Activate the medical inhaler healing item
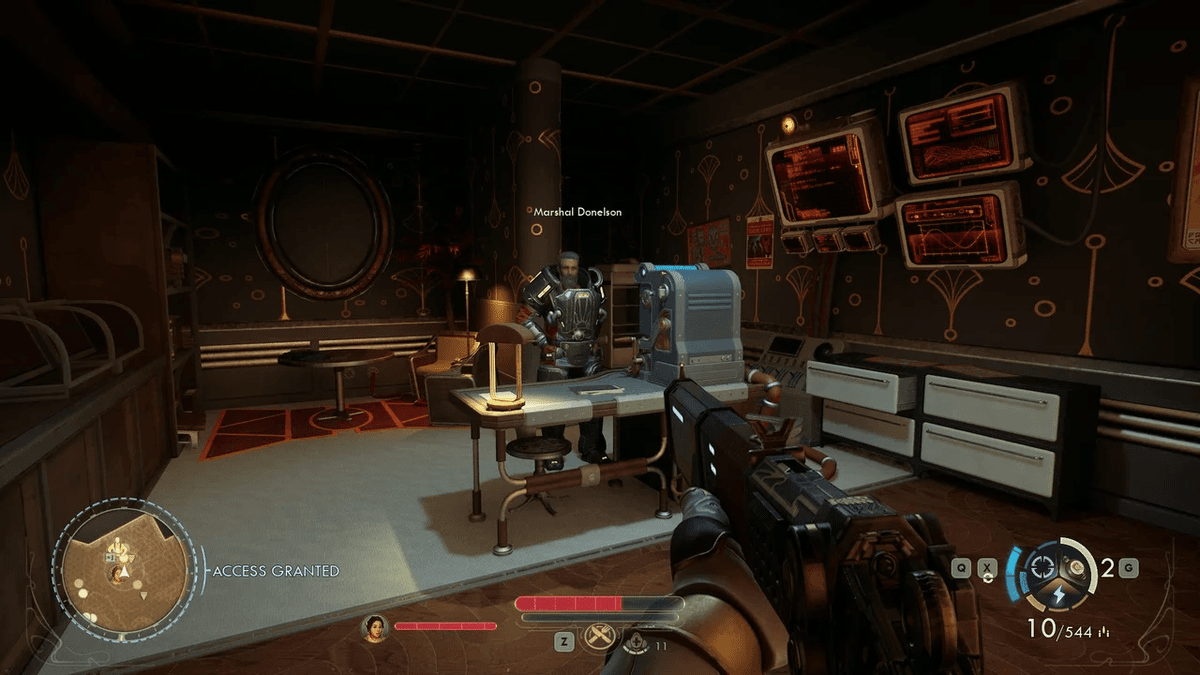Viewport: 1200px width, 675px height. tap(634, 641)
